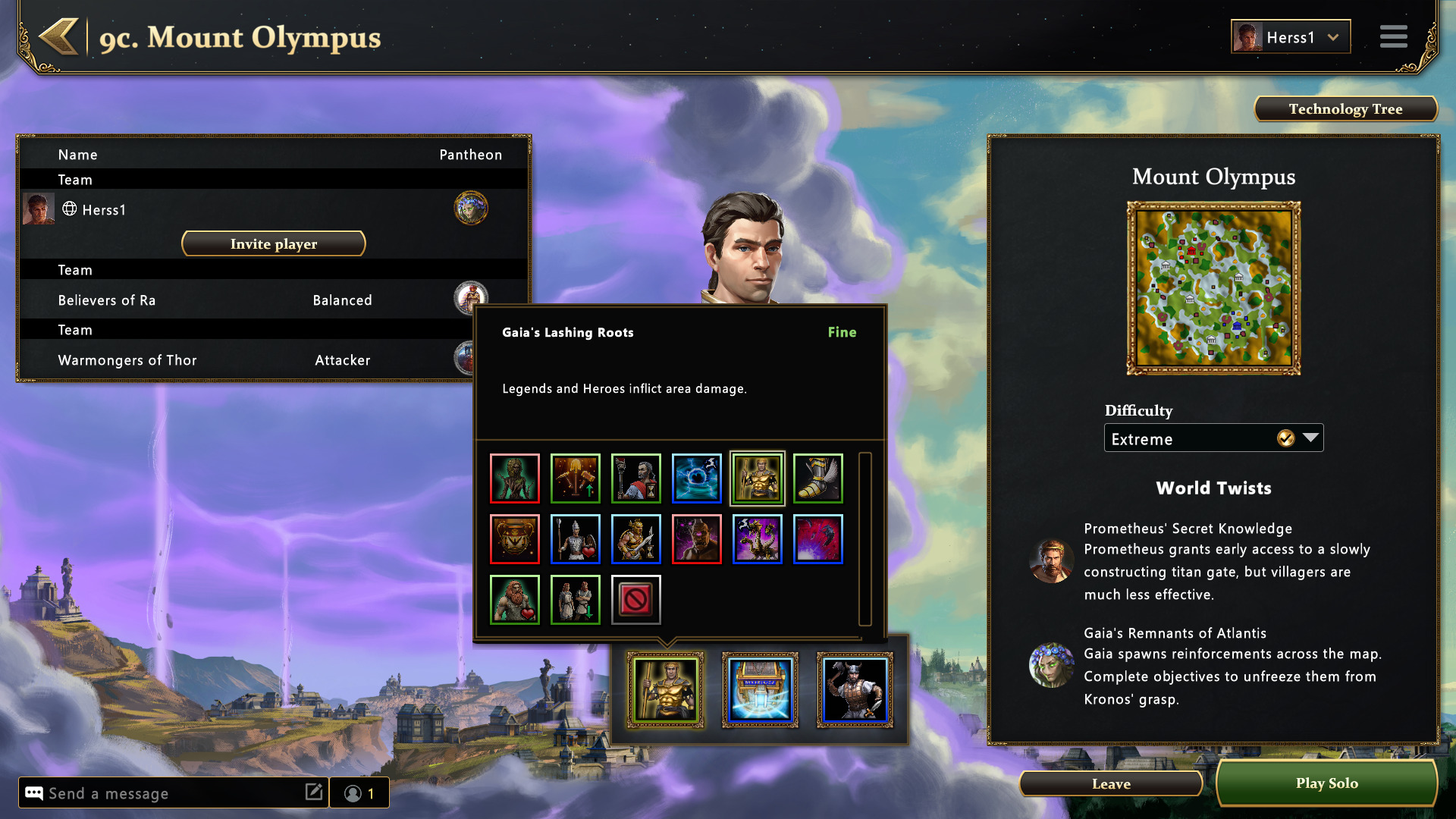Open the Technology Tree
Viewport: 1456px width, 819px height.
[1345, 109]
